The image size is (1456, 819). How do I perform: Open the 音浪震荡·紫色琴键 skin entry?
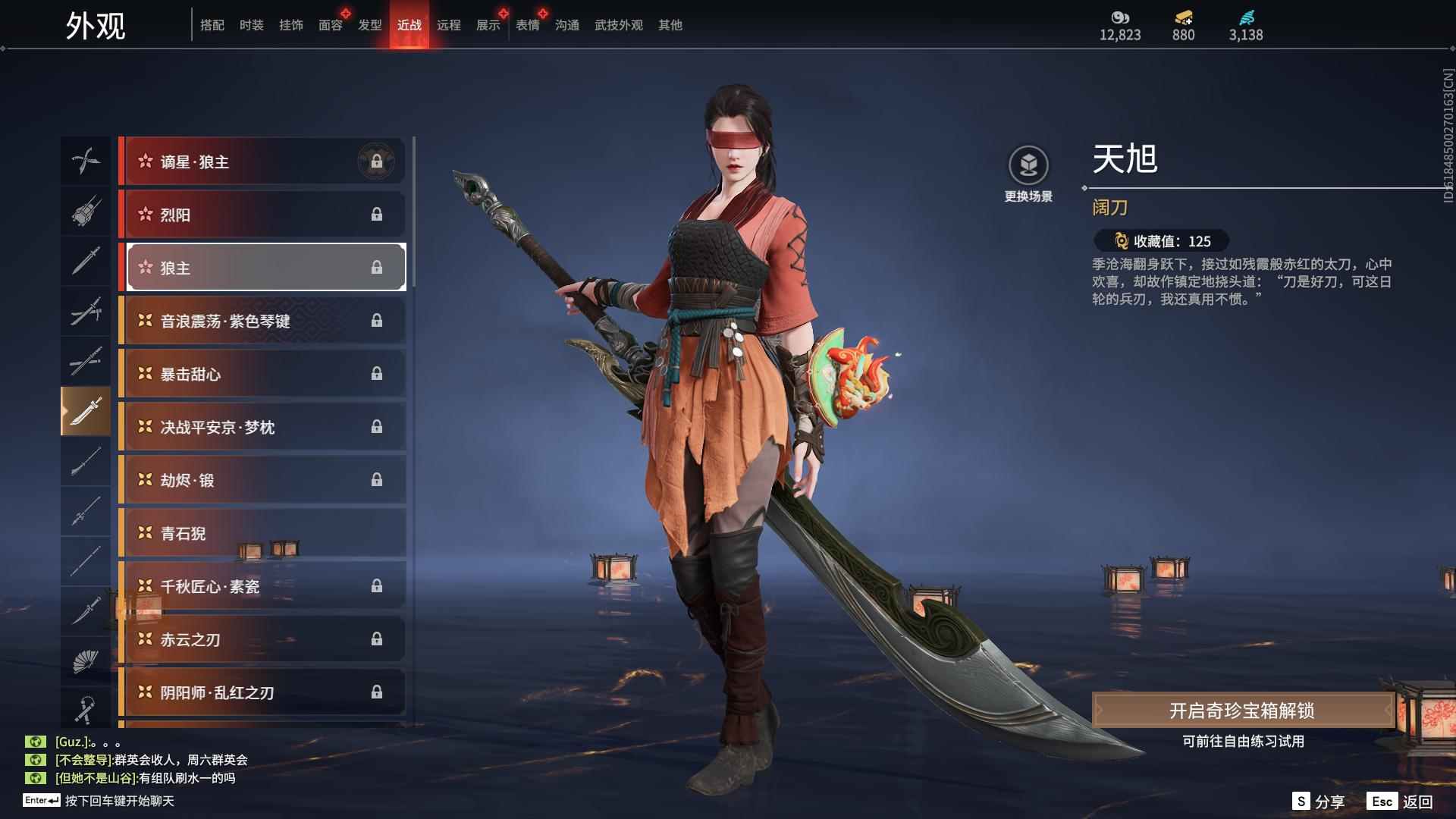pos(262,321)
